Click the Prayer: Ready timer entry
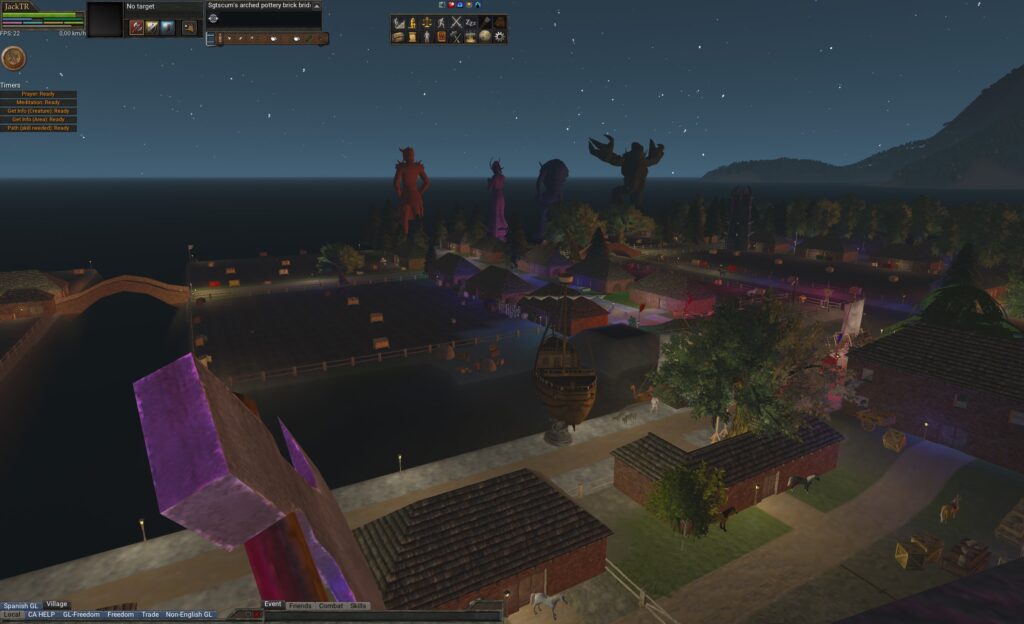 click(x=38, y=94)
